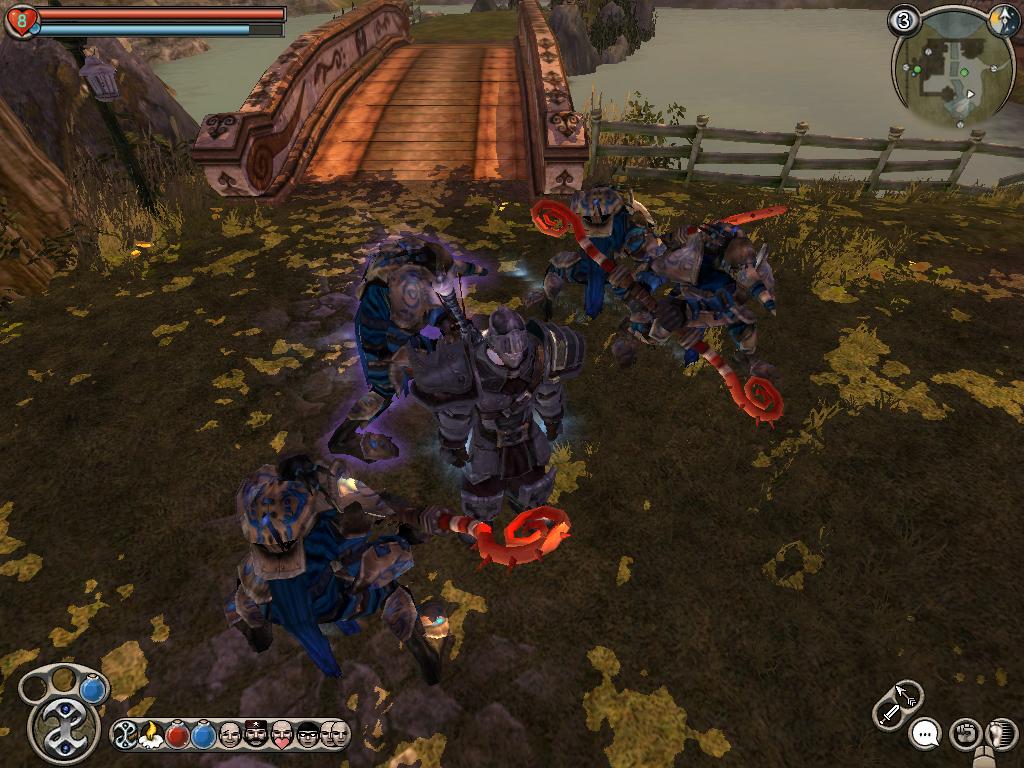This screenshot has height=768, width=1024.
Task: Switch to the bow and arrow
Action: pos(908,693)
